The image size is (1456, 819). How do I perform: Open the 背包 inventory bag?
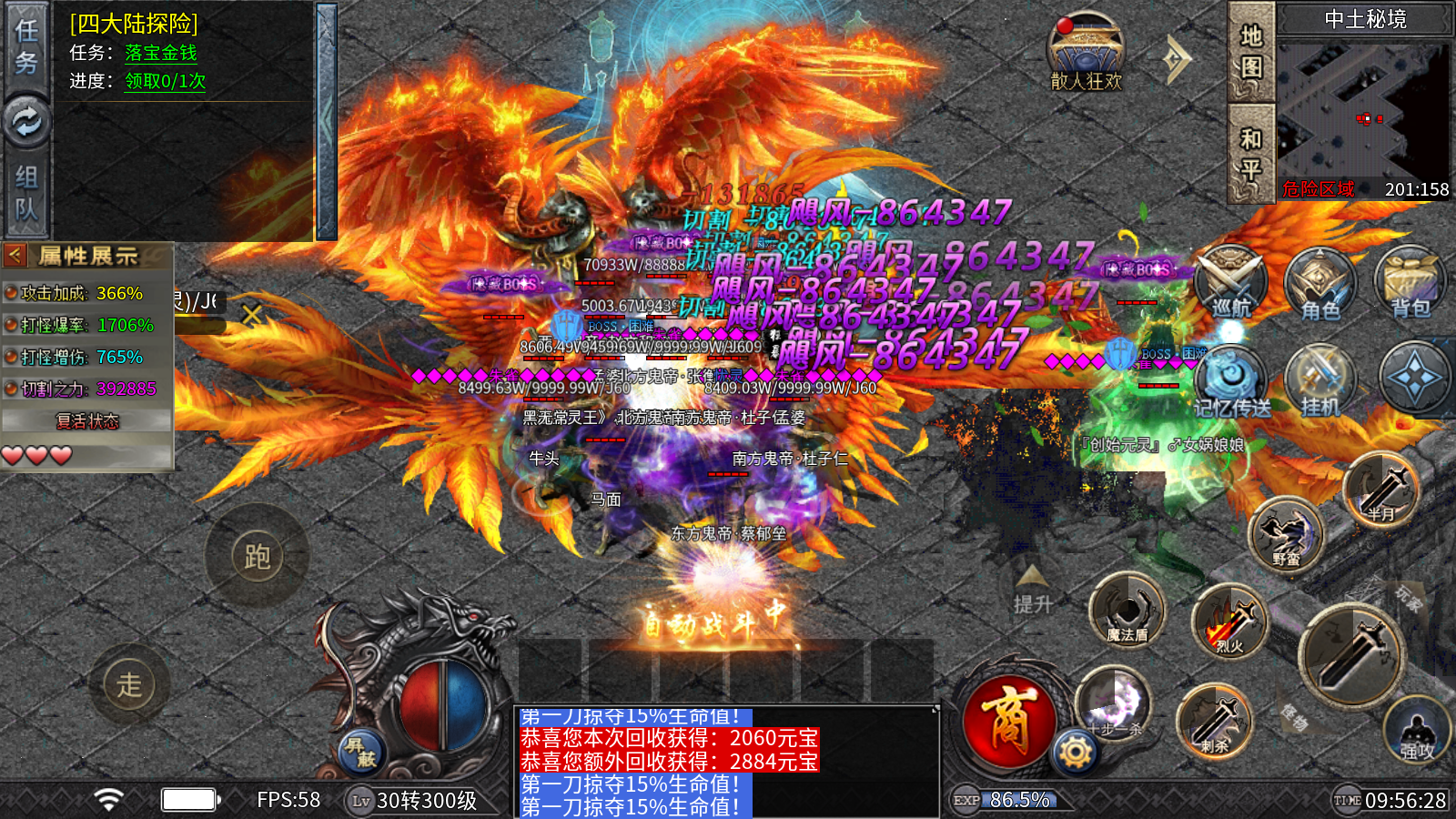[x=1410, y=282]
